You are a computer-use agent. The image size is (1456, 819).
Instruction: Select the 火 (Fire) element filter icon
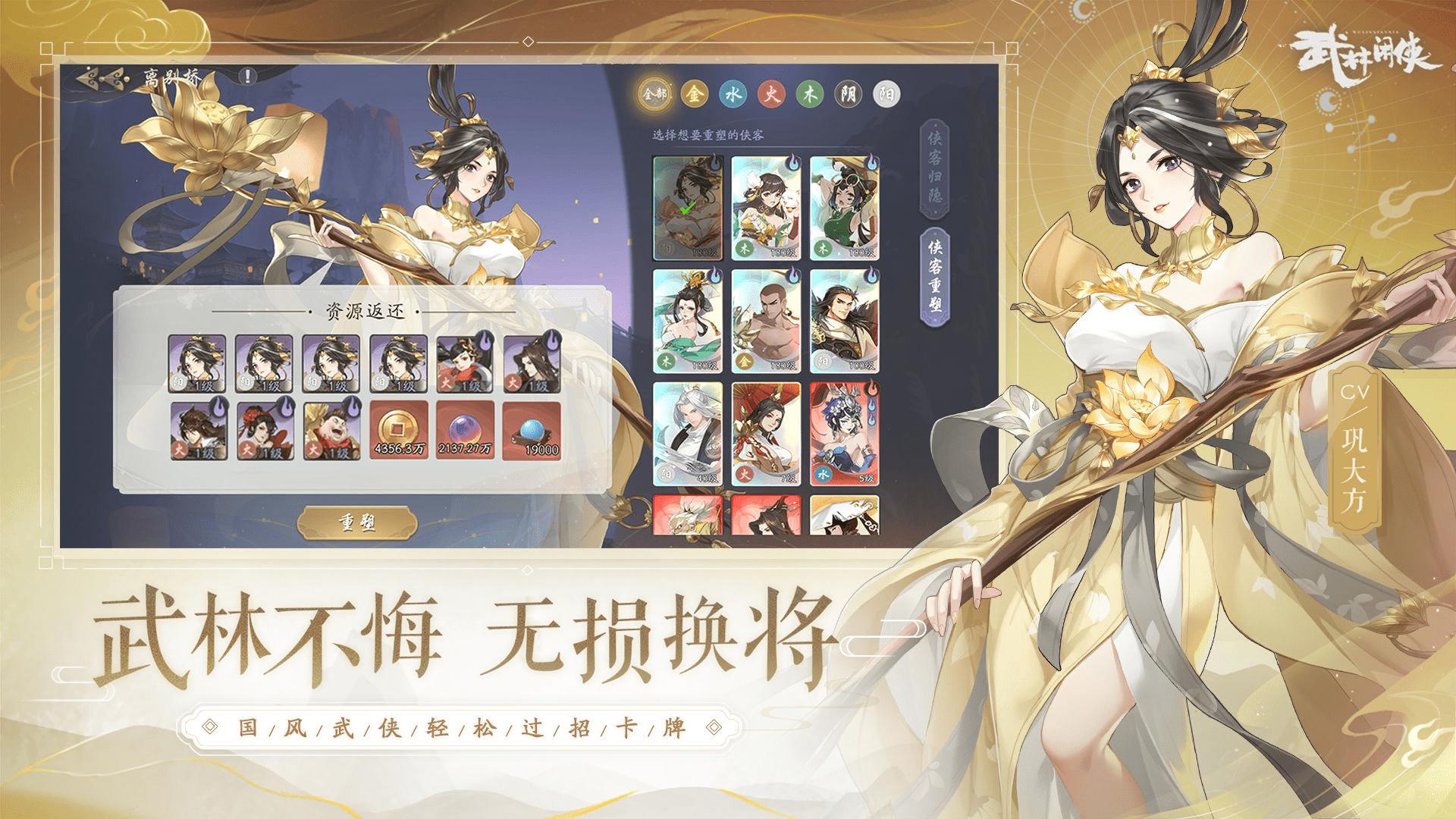coord(770,91)
